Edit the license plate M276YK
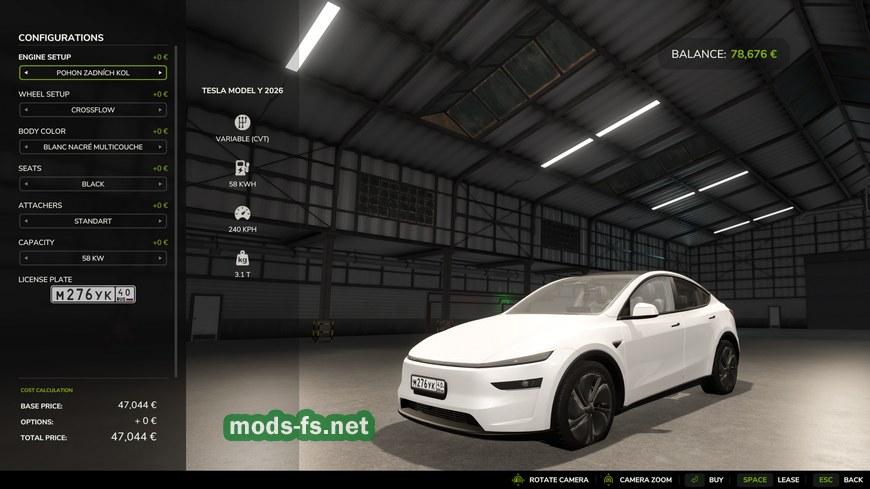The image size is (870, 489). (x=93, y=294)
